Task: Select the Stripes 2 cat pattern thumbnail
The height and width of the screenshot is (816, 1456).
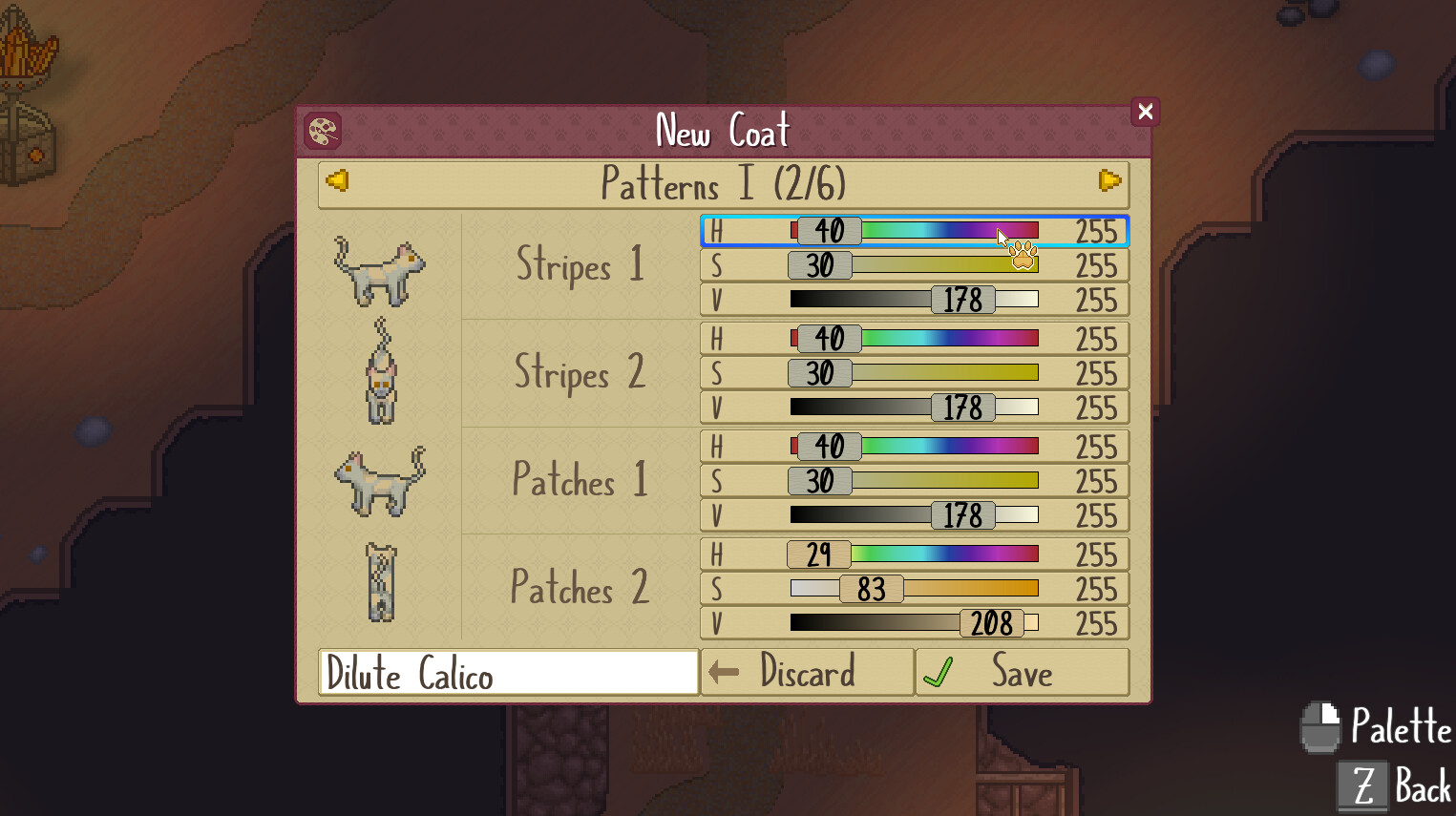Action: pyautogui.click(x=381, y=376)
